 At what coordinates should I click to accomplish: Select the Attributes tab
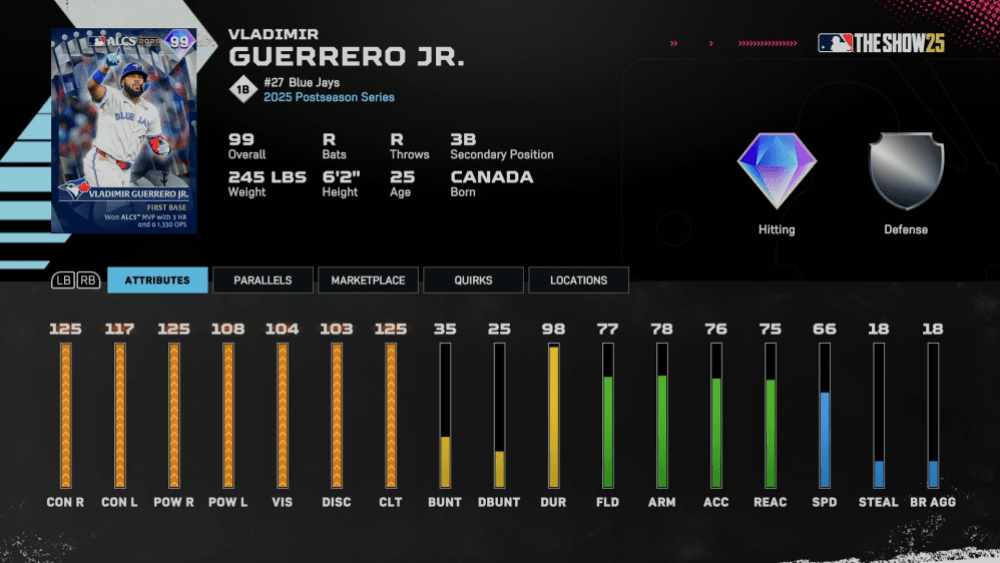click(157, 280)
